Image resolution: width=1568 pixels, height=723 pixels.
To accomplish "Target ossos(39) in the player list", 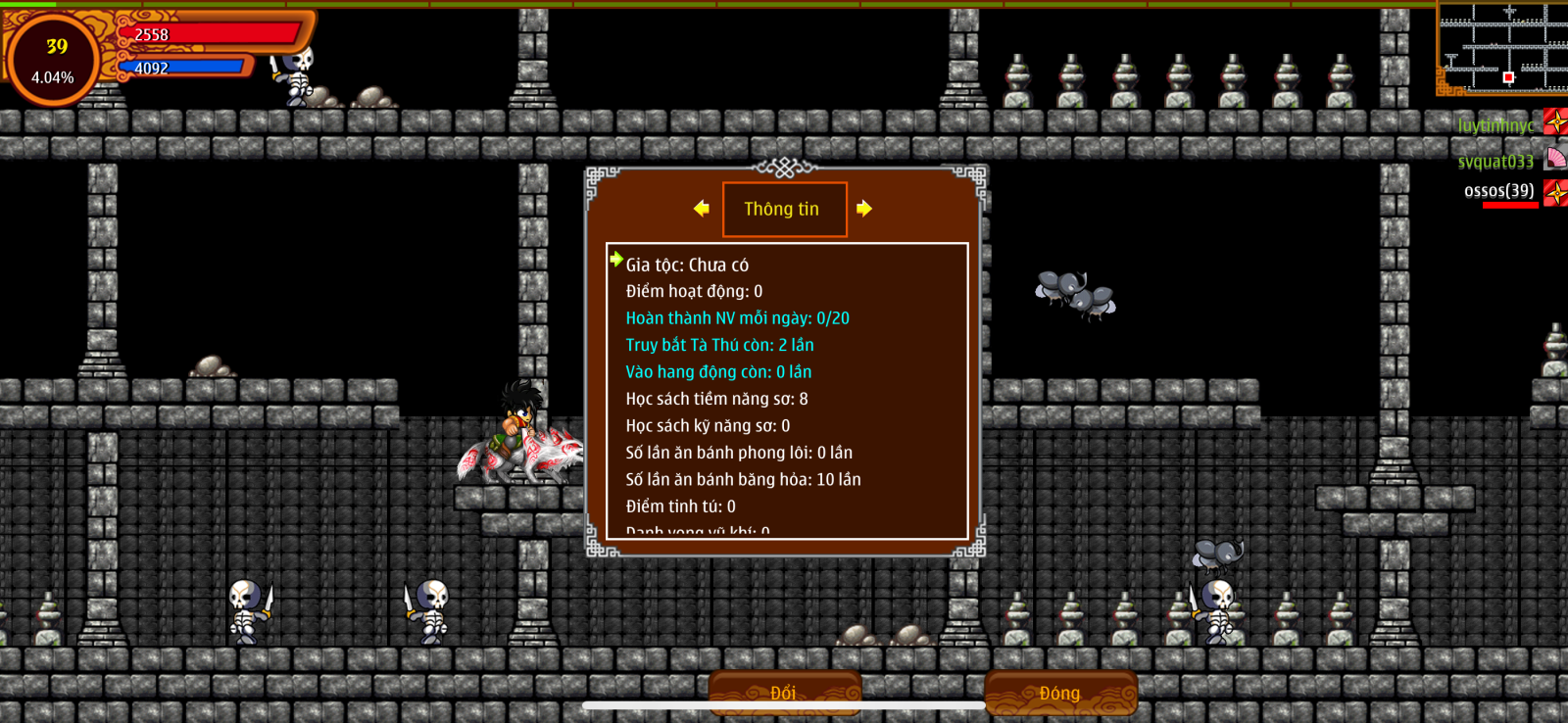I will [1499, 191].
